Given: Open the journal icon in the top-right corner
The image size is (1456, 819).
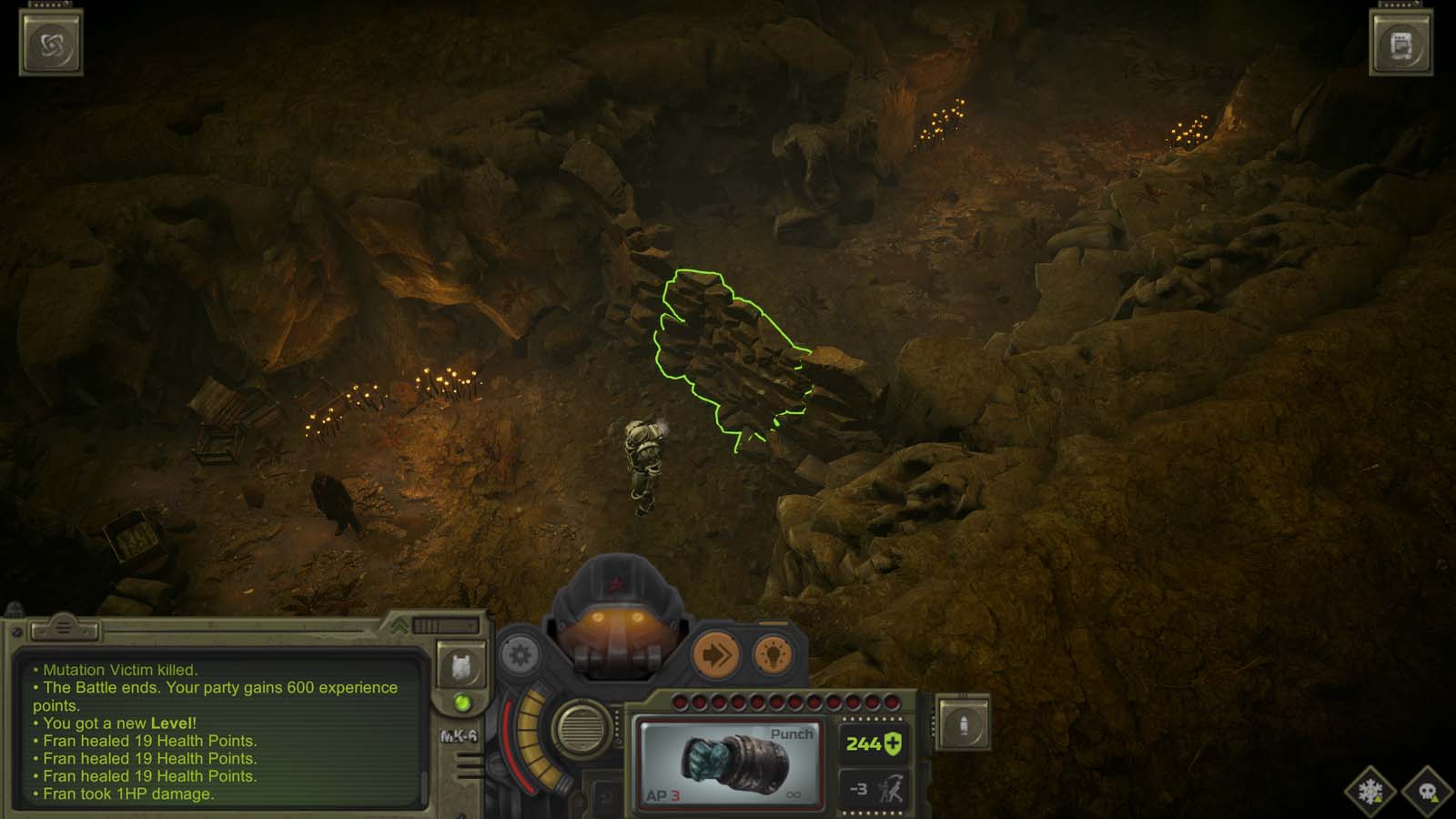Looking at the screenshot, I should [1402, 41].
